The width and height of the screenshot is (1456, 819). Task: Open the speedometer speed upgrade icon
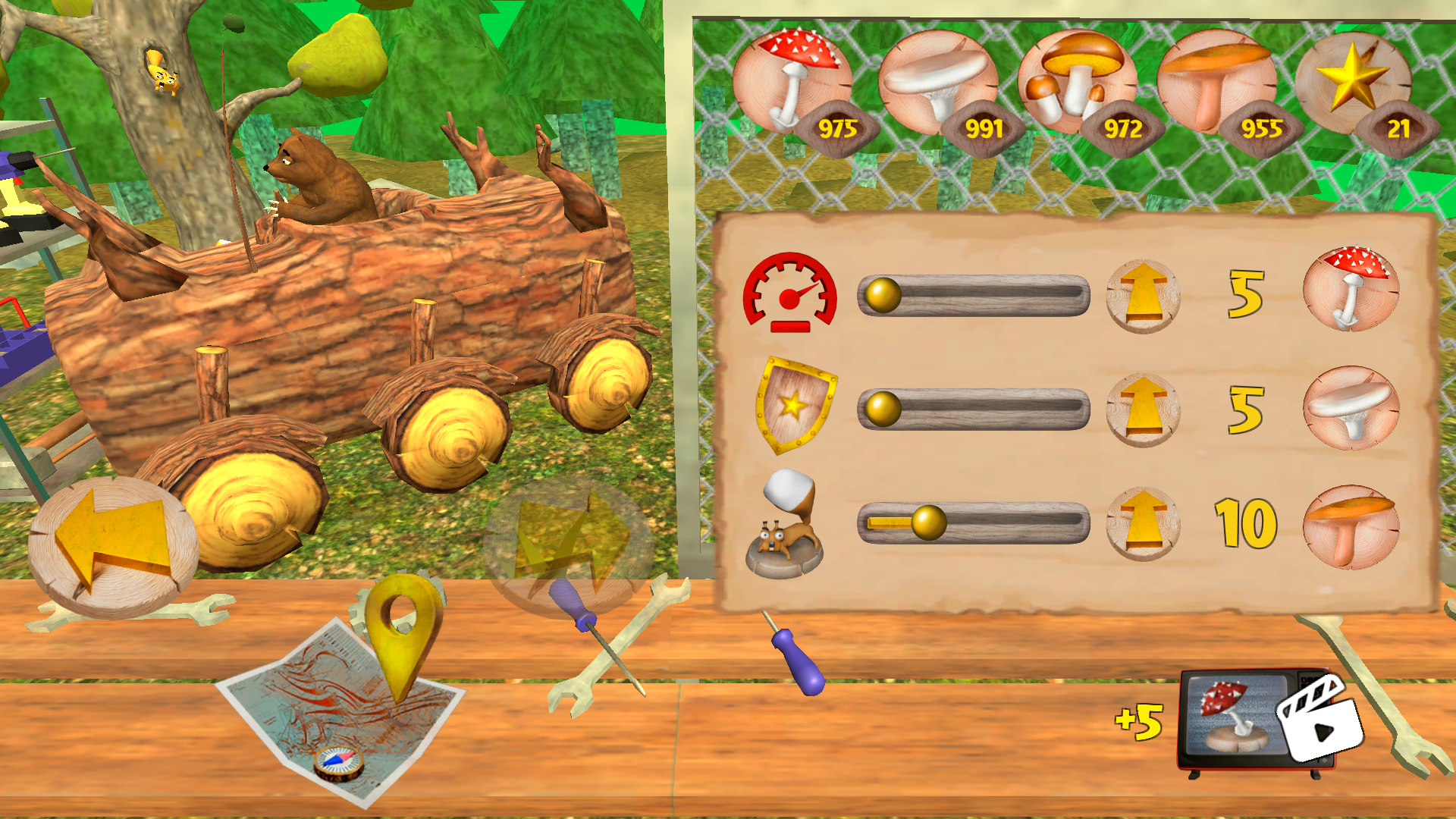(790, 292)
